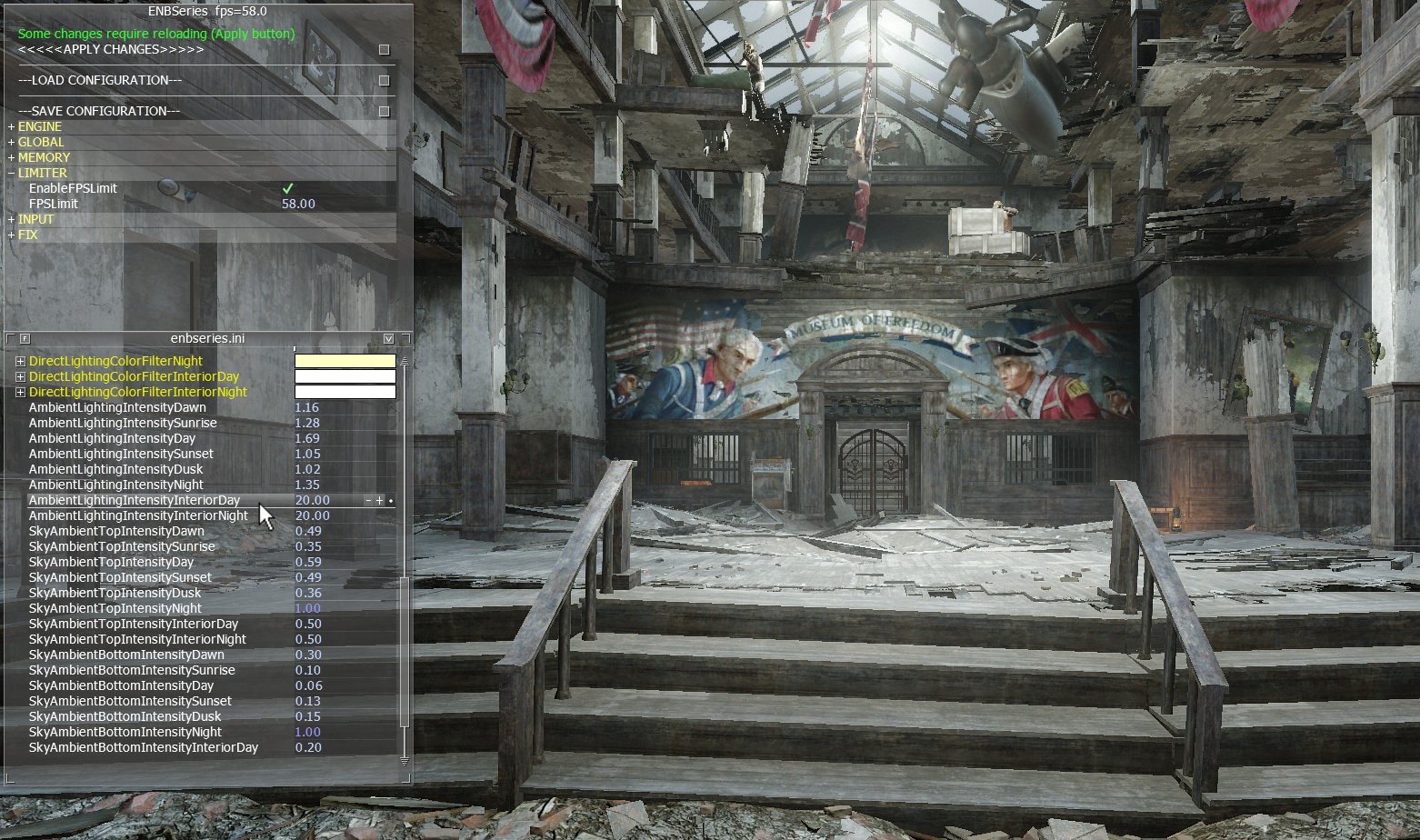Image resolution: width=1420 pixels, height=840 pixels.
Task: Expand the GLOBAL section
Action: (12, 143)
